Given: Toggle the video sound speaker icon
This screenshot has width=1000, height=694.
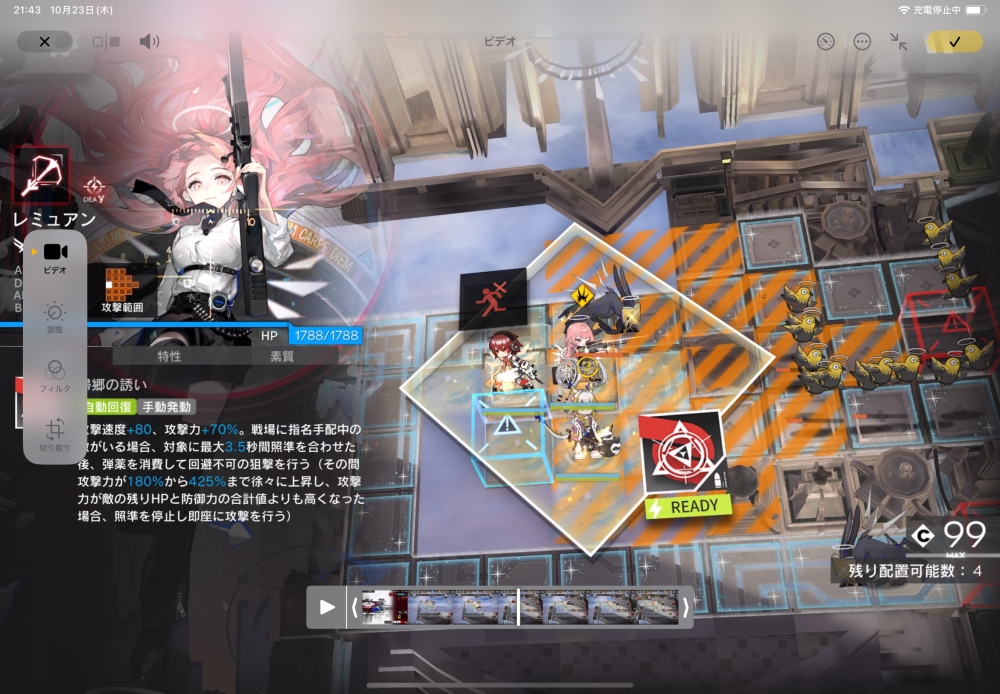Looking at the screenshot, I should point(149,41).
